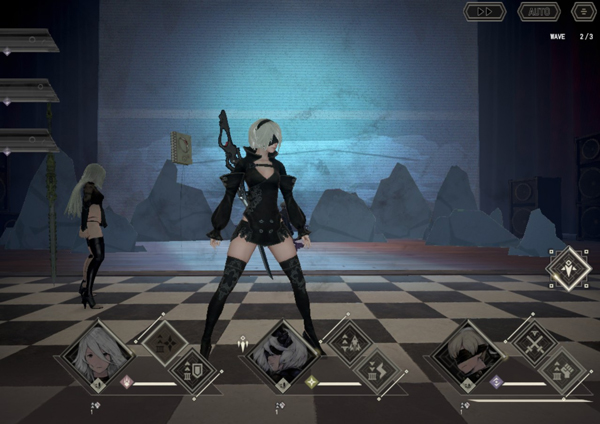The image size is (600, 424).
Task: Enable AUTO battle mode
Action: (x=538, y=11)
